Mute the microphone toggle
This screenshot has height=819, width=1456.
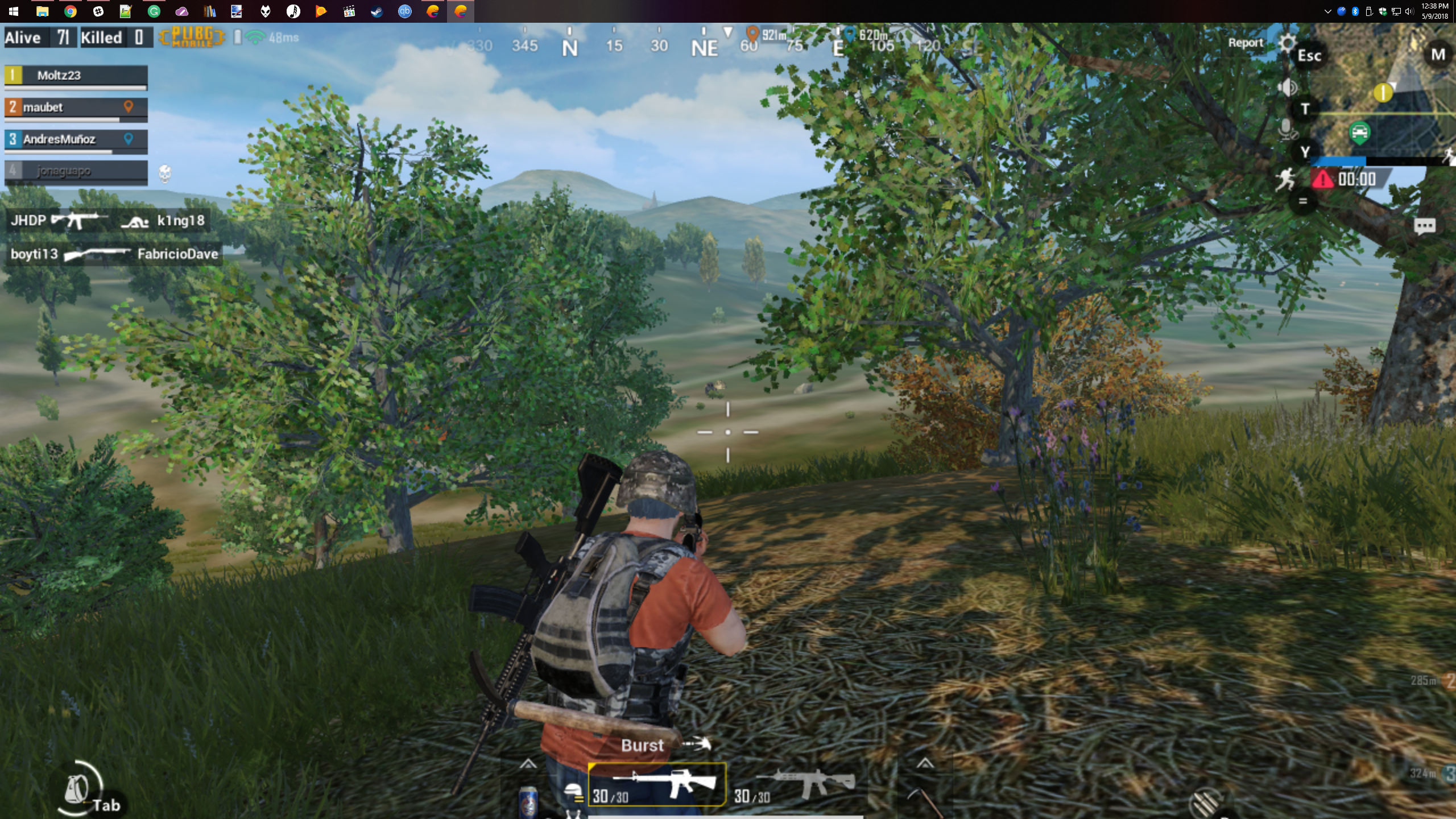click(1287, 132)
